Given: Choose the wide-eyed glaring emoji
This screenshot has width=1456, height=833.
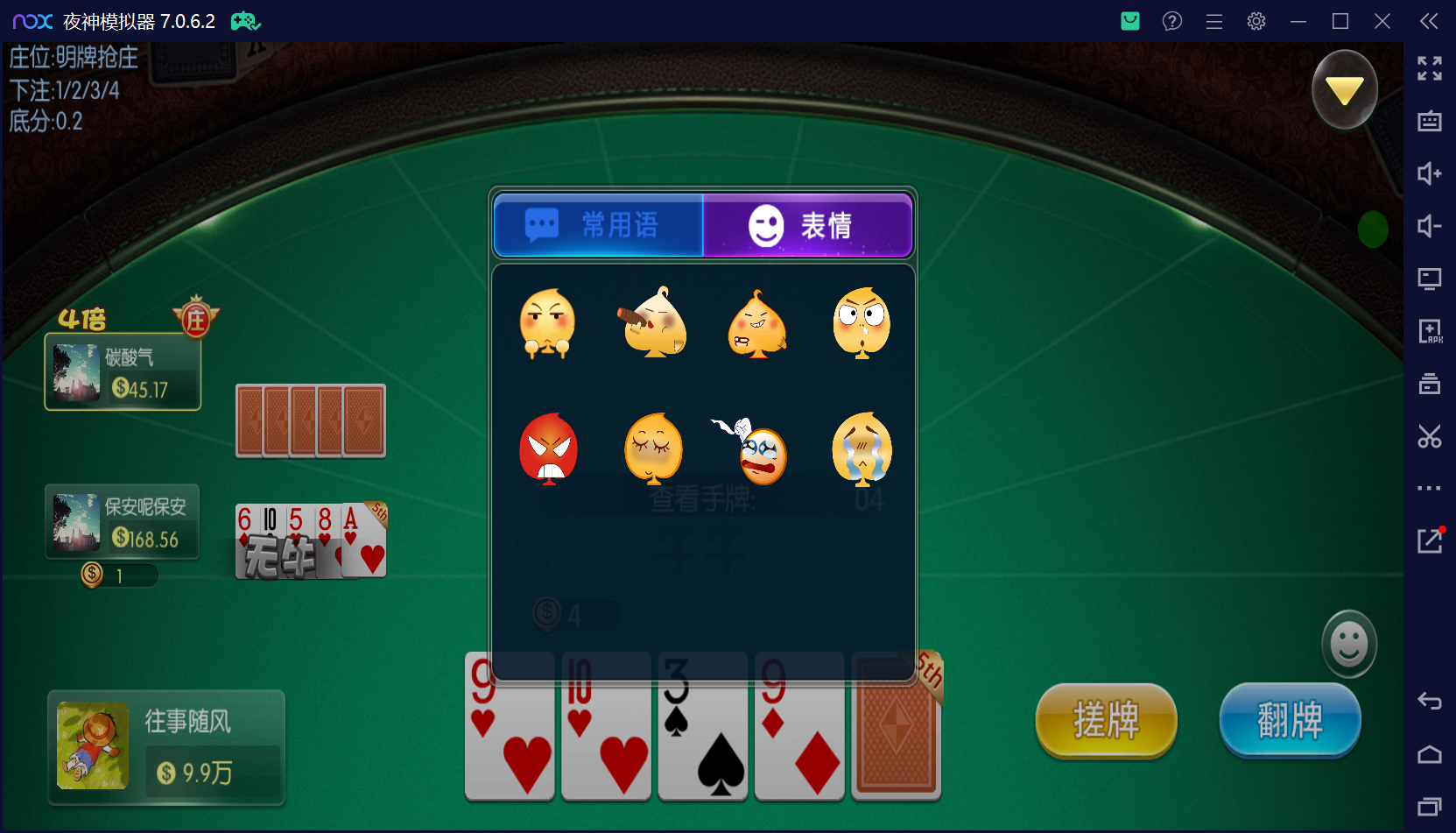Looking at the screenshot, I should [862, 322].
